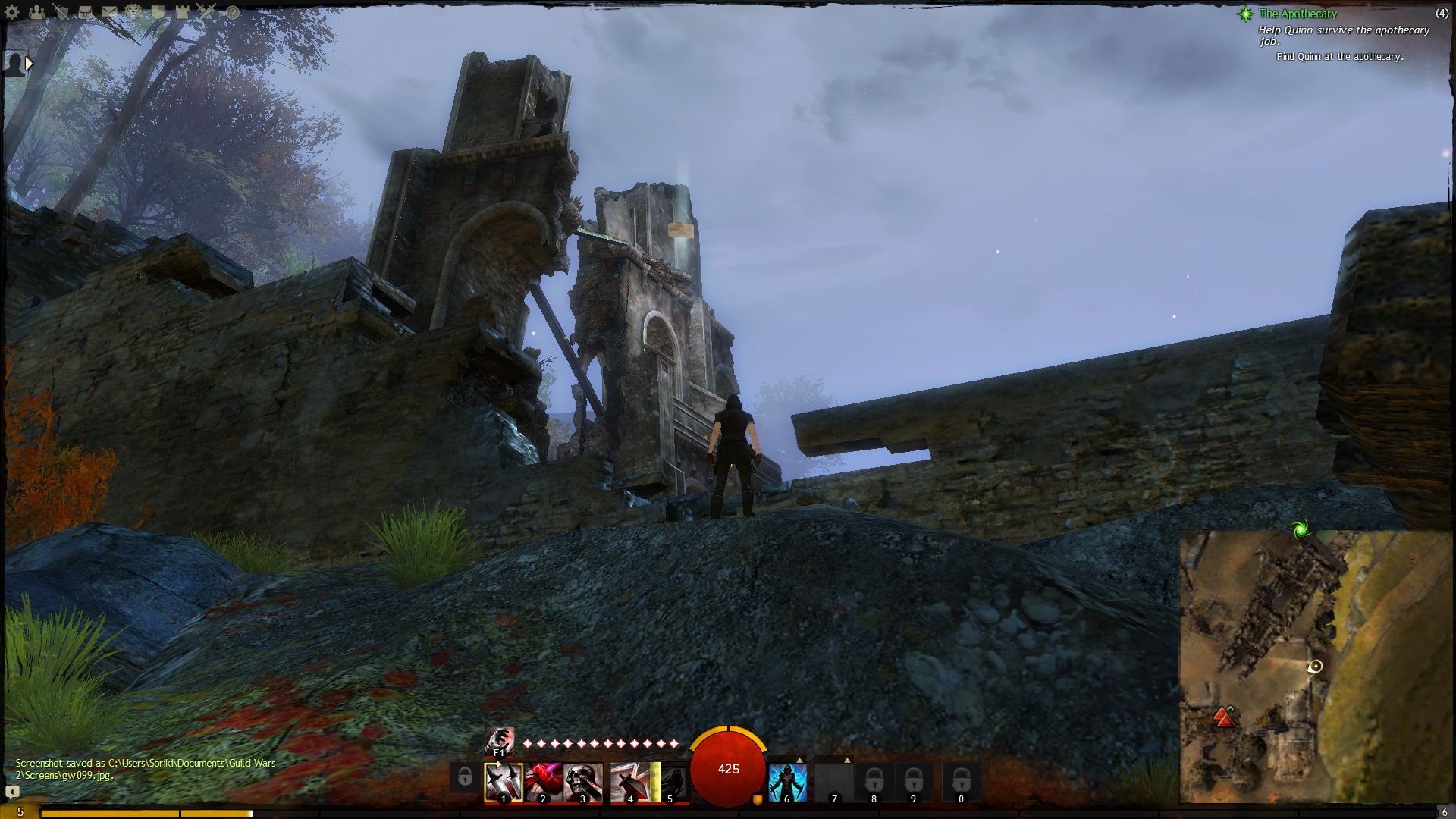Viewport: 1456px width, 819px height.
Task: Open the castle tower World vs World icon
Action: coord(182,12)
